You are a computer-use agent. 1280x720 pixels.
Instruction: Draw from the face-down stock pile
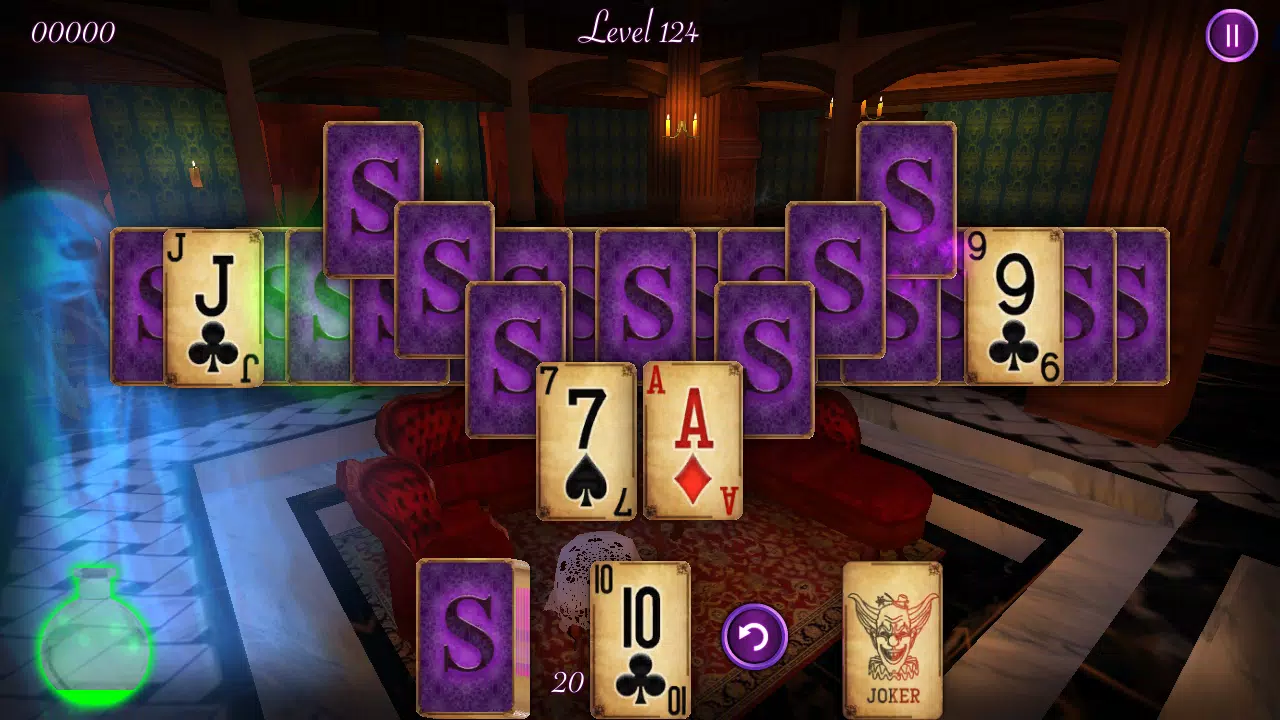[x=468, y=637]
